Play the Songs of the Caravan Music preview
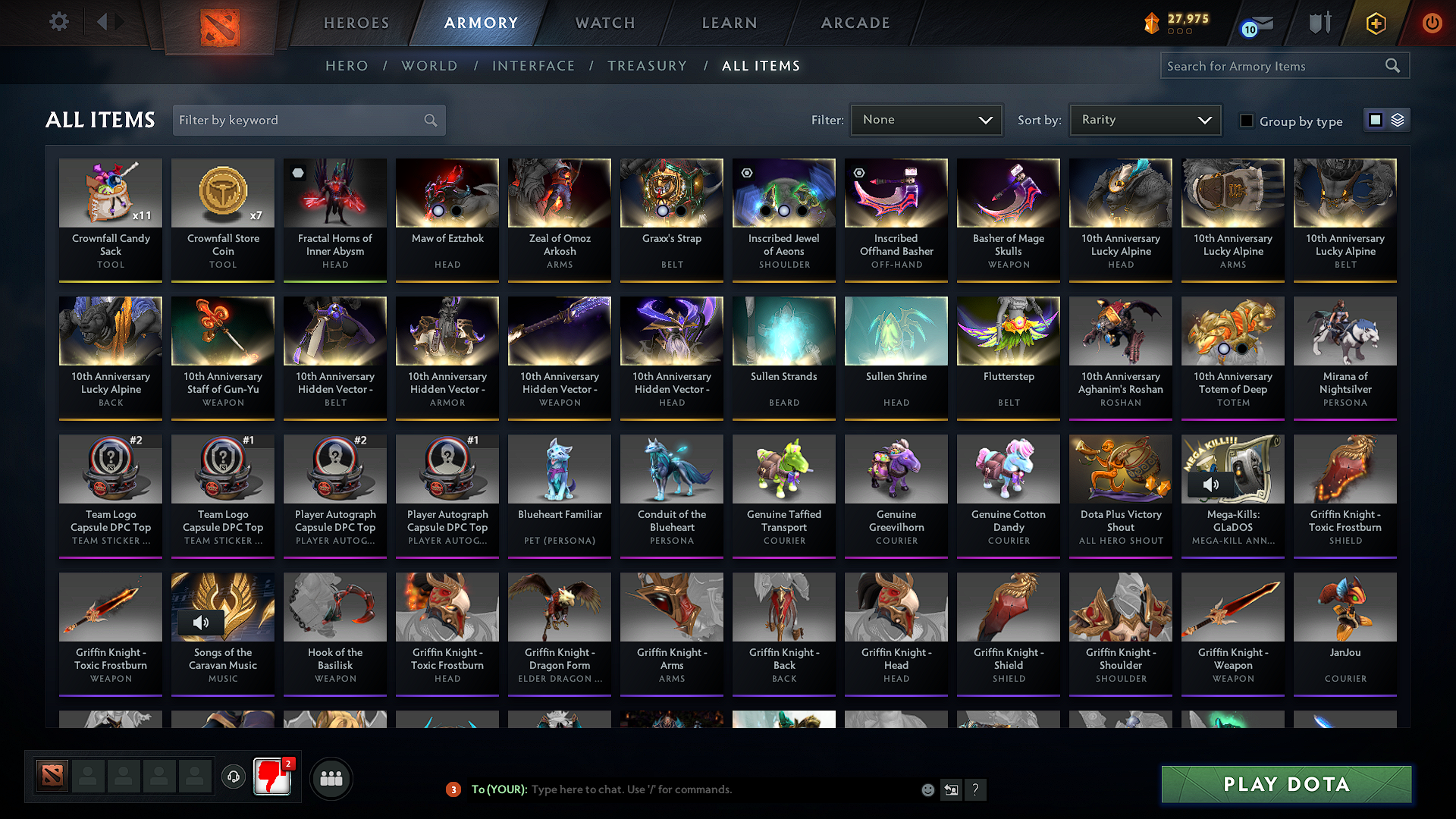The image size is (1456, 819). 201,623
